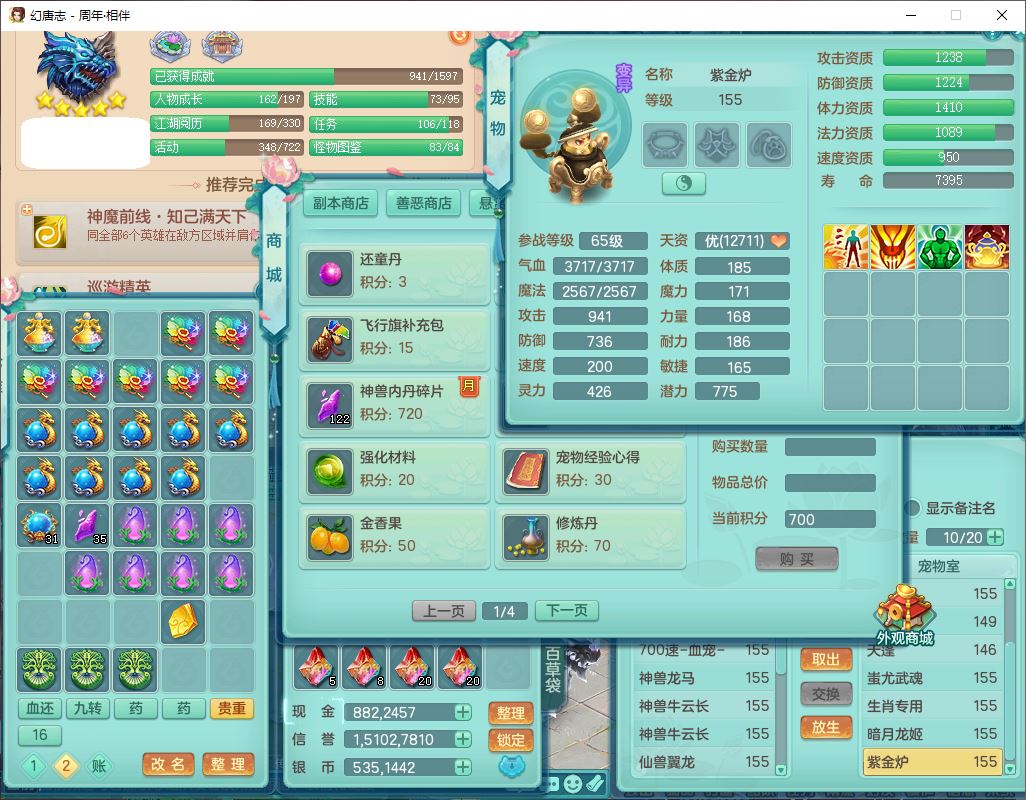
Task: Go to the previous shop page (上一页)
Action: pyautogui.click(x=444, y=610)
